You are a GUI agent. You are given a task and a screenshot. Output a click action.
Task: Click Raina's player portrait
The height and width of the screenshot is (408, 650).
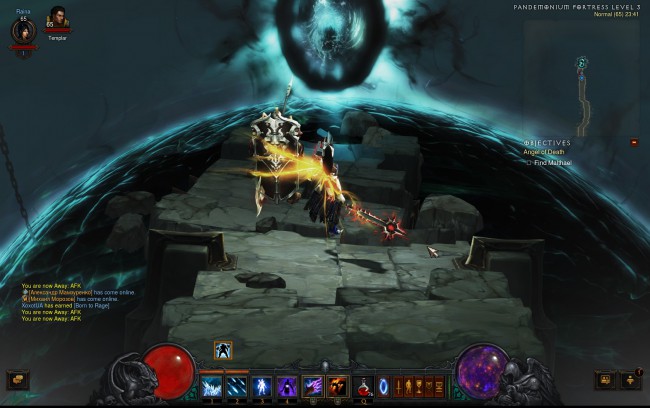[22, 30]
